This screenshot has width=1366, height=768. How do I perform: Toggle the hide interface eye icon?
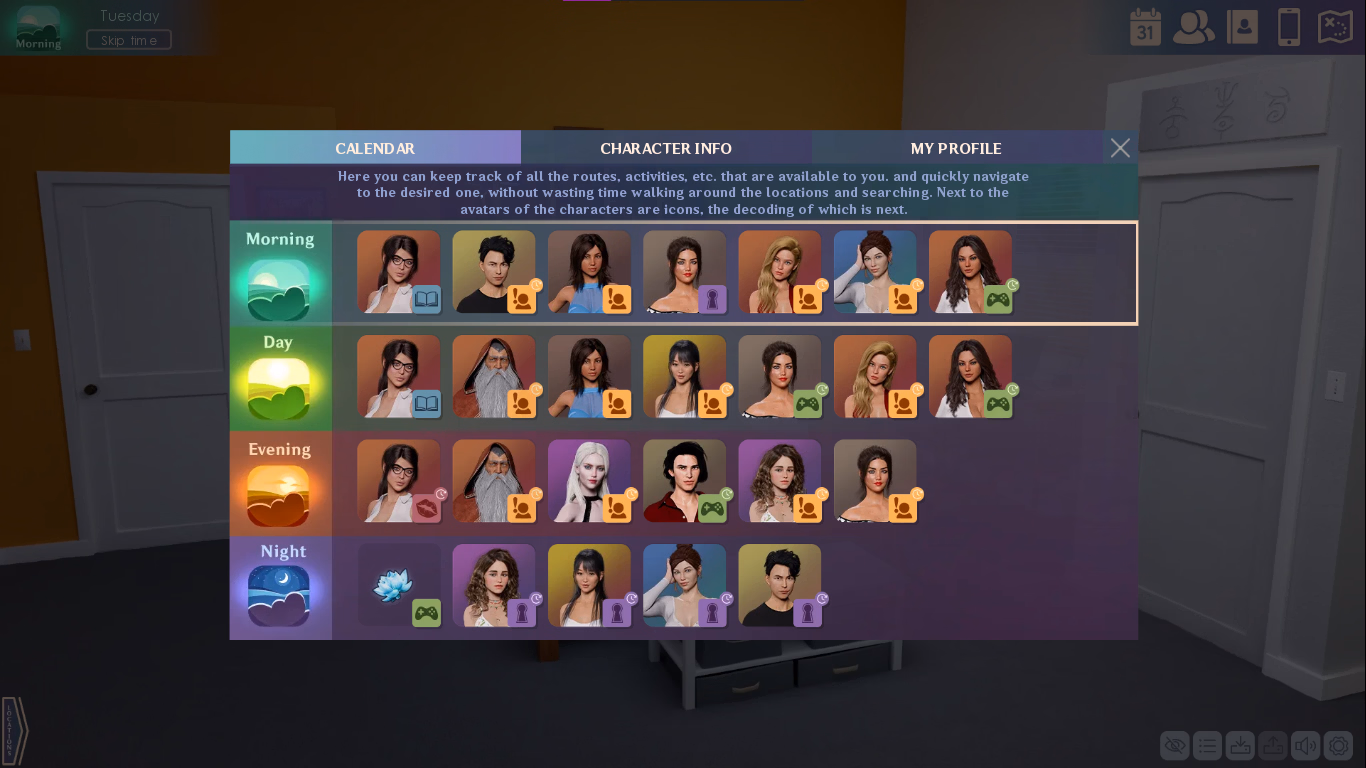coord(1175,745)
